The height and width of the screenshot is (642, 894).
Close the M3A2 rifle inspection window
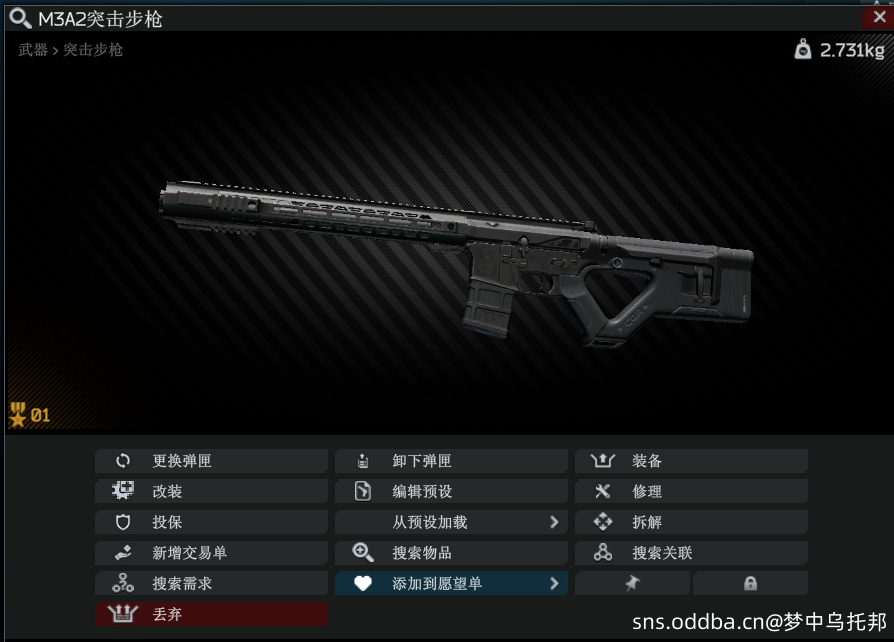tap(878, 17)
